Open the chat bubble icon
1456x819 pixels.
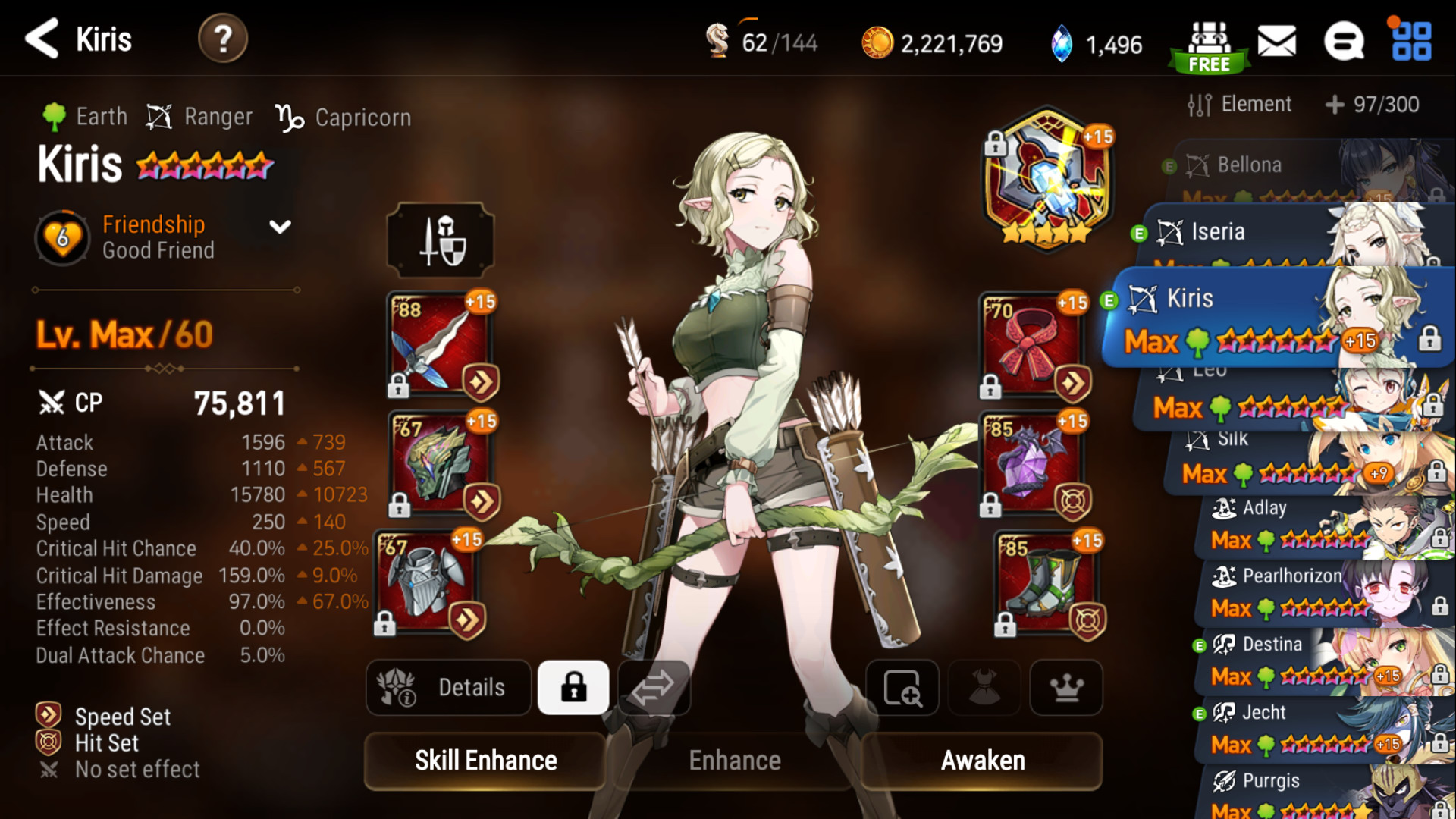1344,41
